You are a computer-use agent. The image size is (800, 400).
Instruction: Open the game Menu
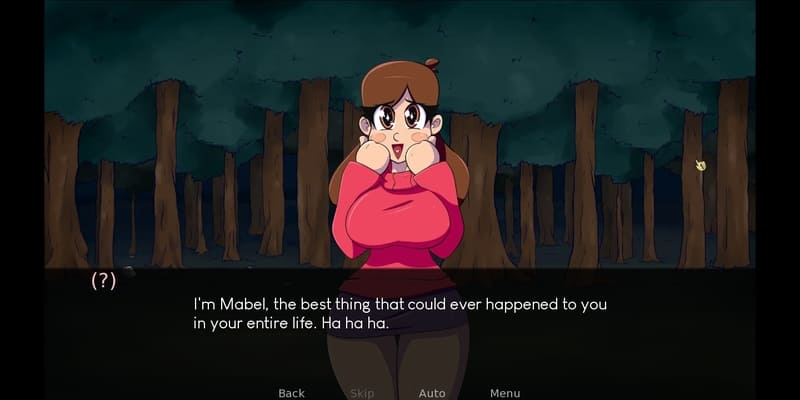click(x=505, y=393)
